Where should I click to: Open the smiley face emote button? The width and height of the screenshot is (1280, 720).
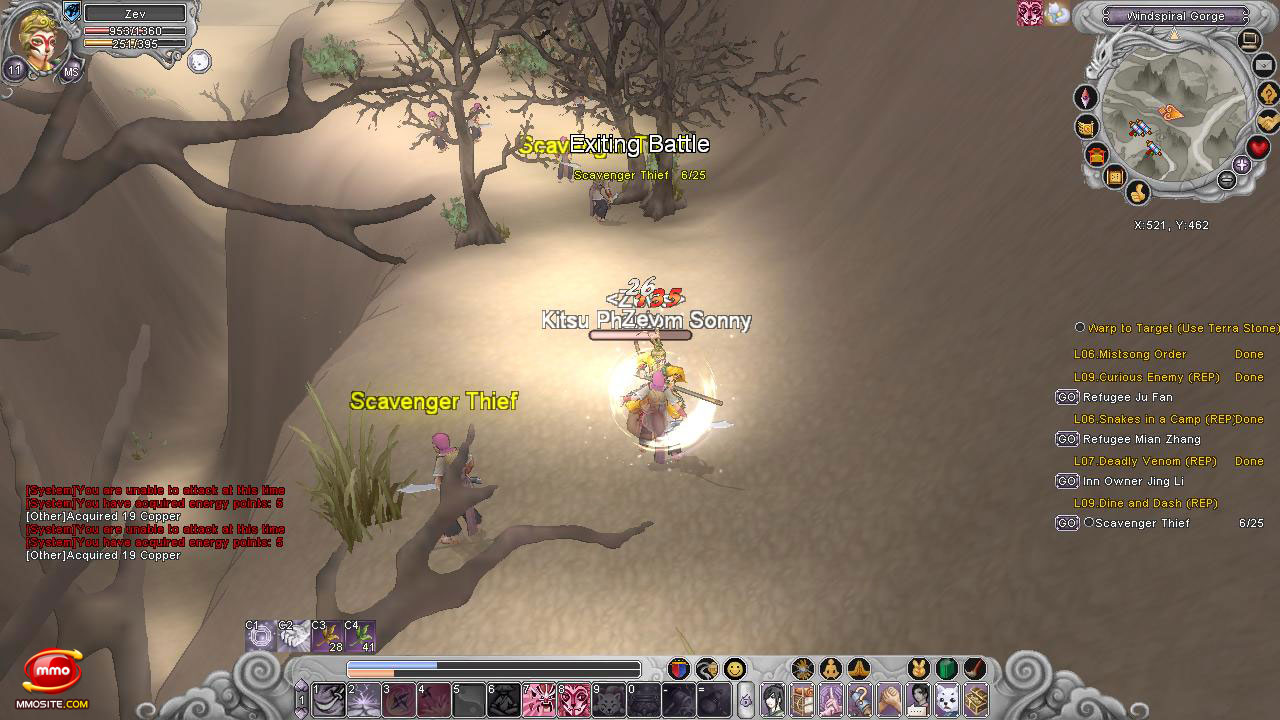[735, 669]
